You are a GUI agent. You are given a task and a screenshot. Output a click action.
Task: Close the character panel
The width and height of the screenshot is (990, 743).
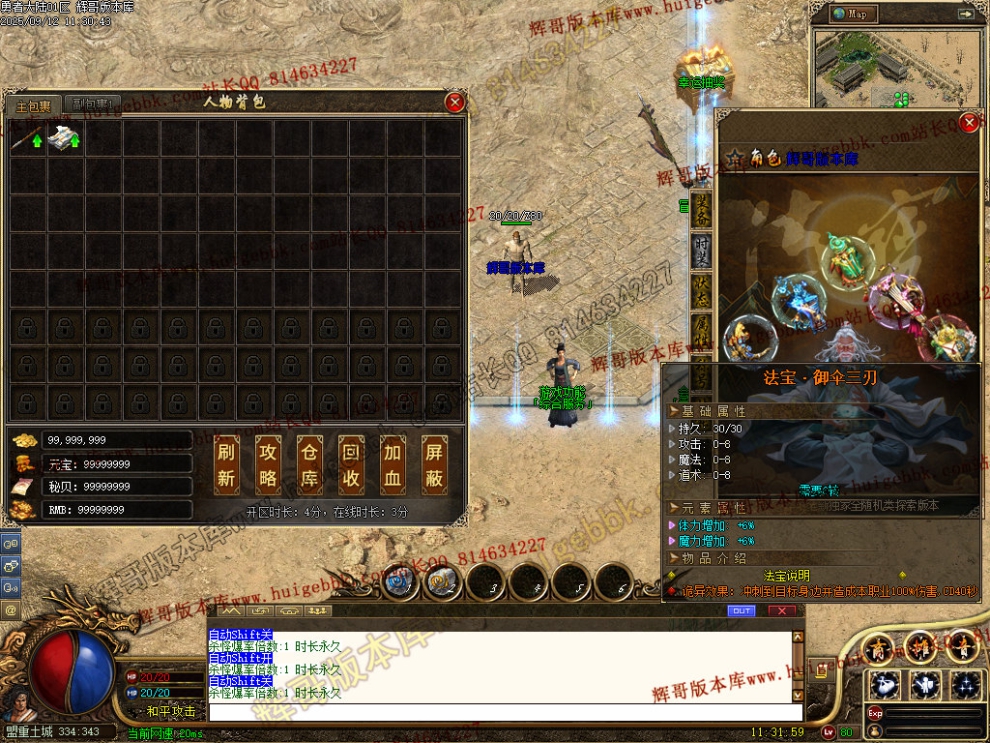coord(968,122)
